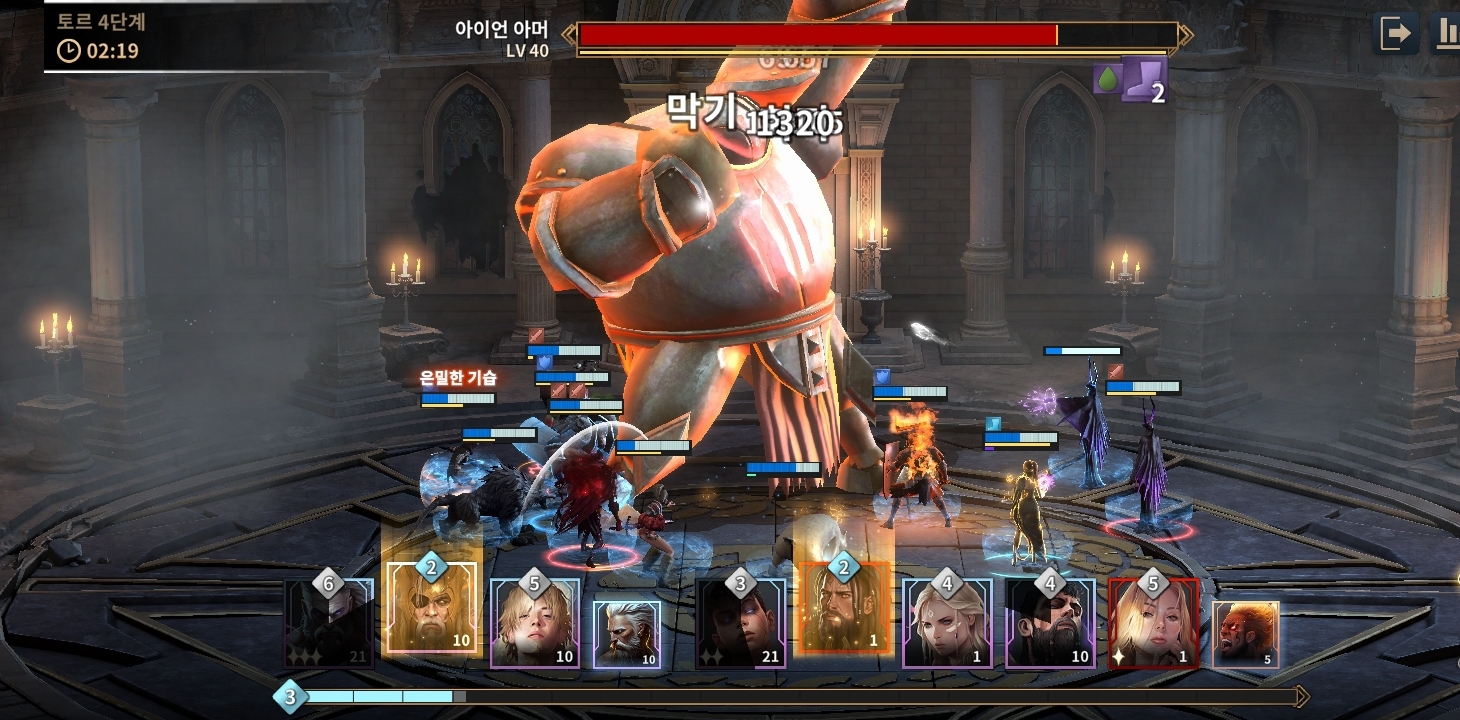The image size is (1460, 720).
Task: Choose the blond purple-framed card costing 5
Action: click(535, 624)
